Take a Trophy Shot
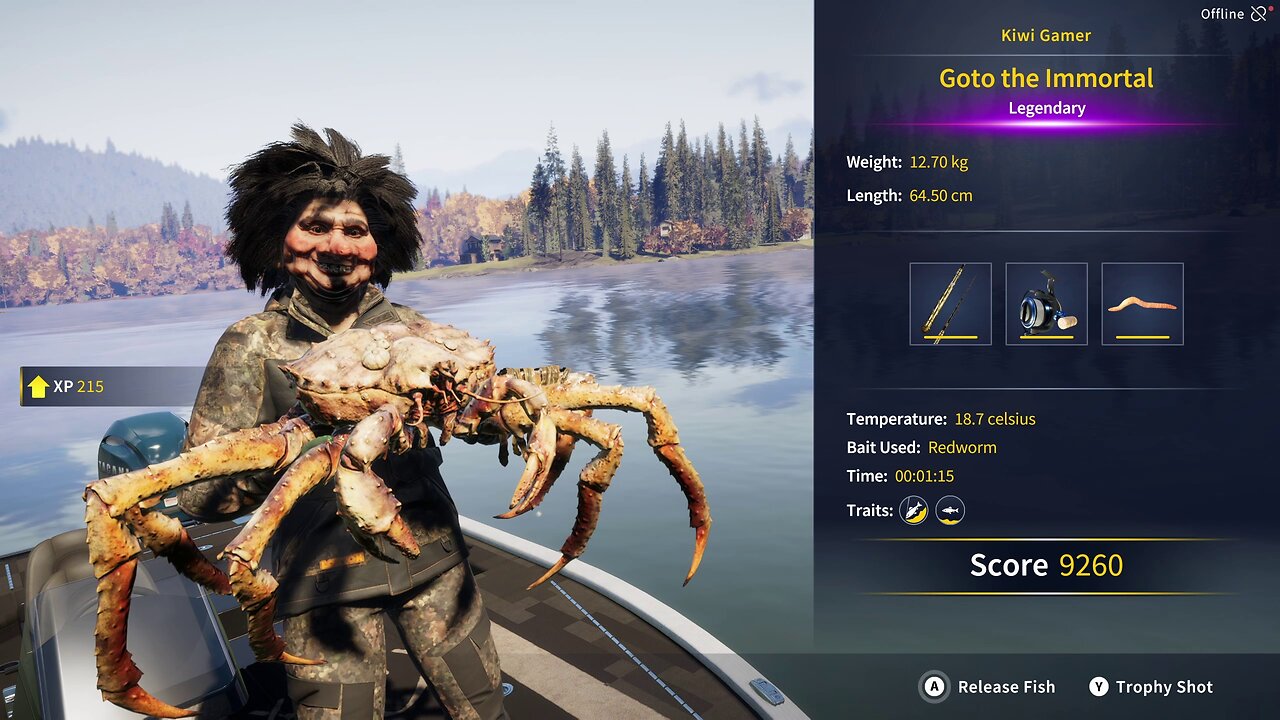 click(1151, 687)
